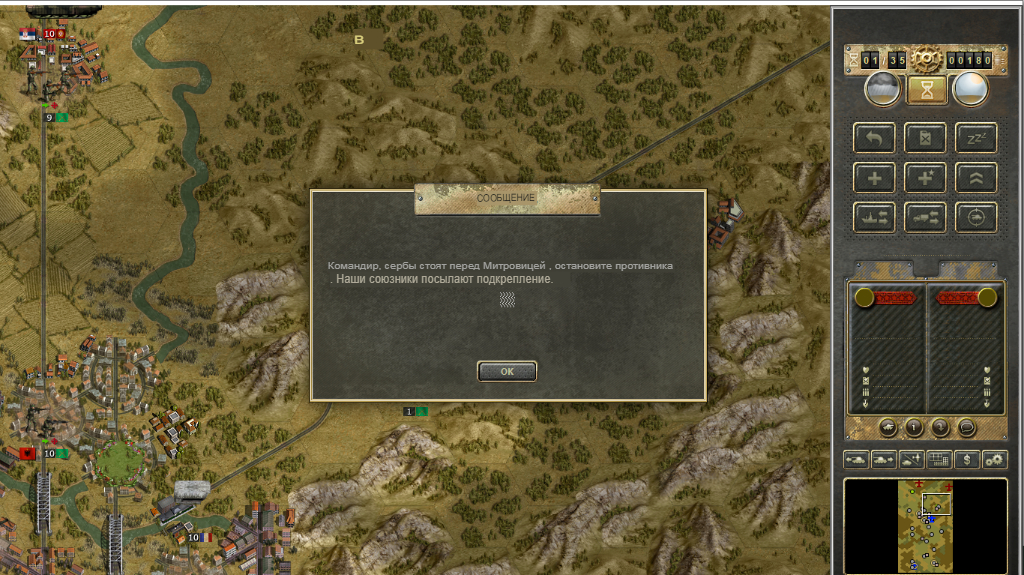Put the unit to sleep (Zzz)
The height and width of the screenshot is (575, 1024).
pos(976,138)
